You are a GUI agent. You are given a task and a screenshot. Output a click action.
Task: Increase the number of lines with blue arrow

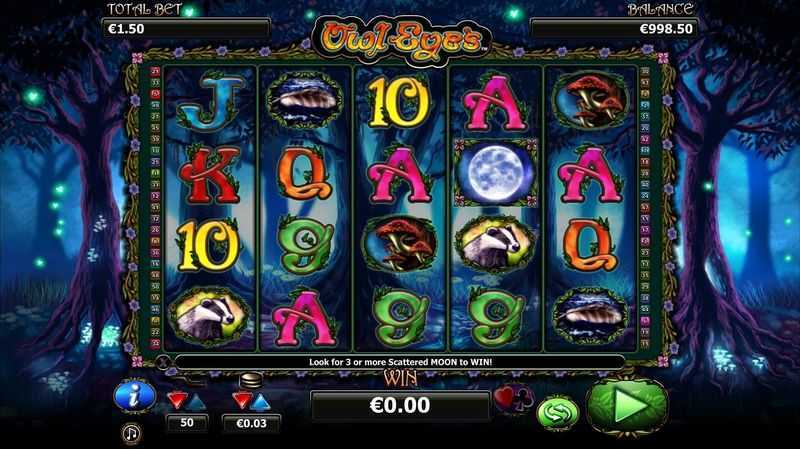click(198, 400)
